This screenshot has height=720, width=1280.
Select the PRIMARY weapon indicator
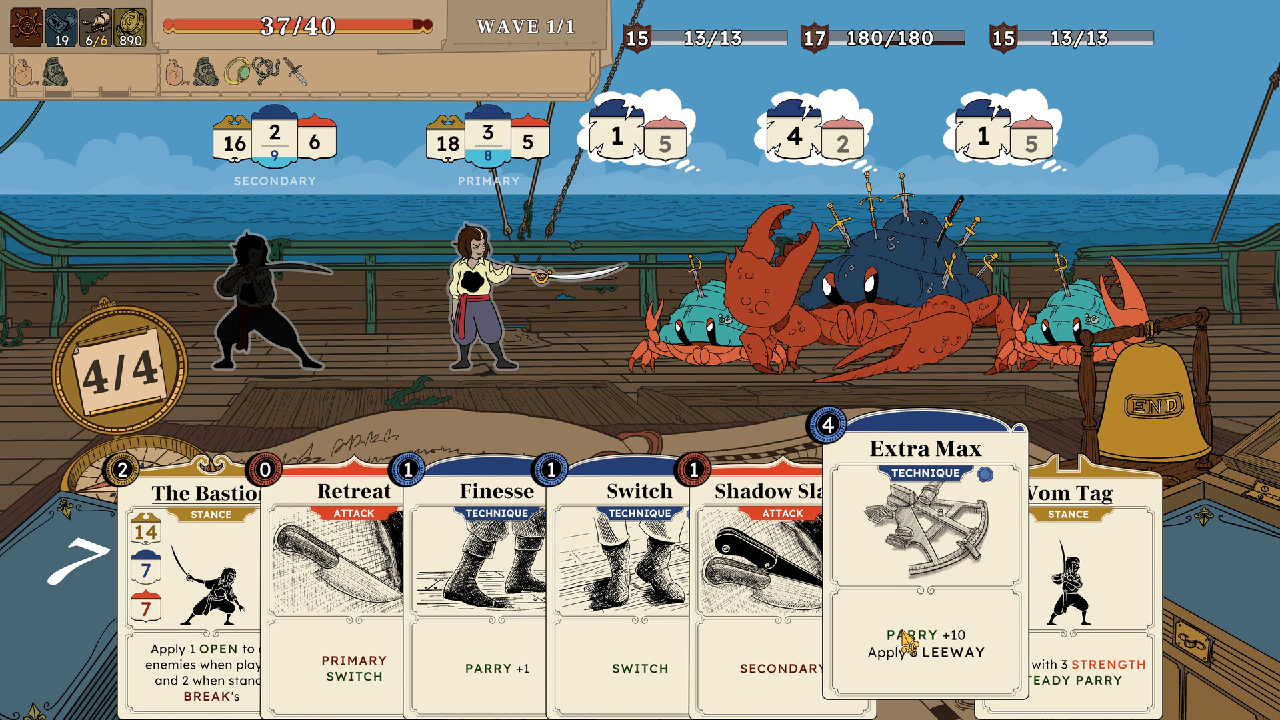click(x=488, y=139)
